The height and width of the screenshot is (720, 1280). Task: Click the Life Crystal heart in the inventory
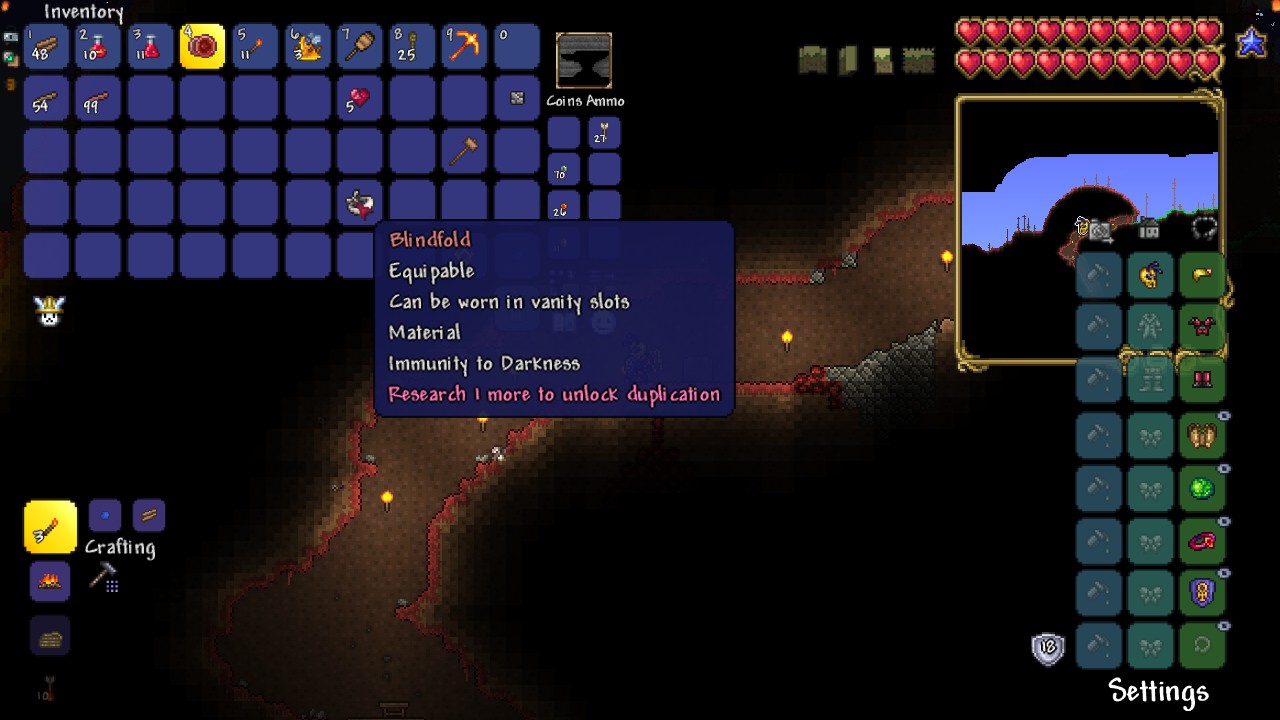click(x=359, y=99)
